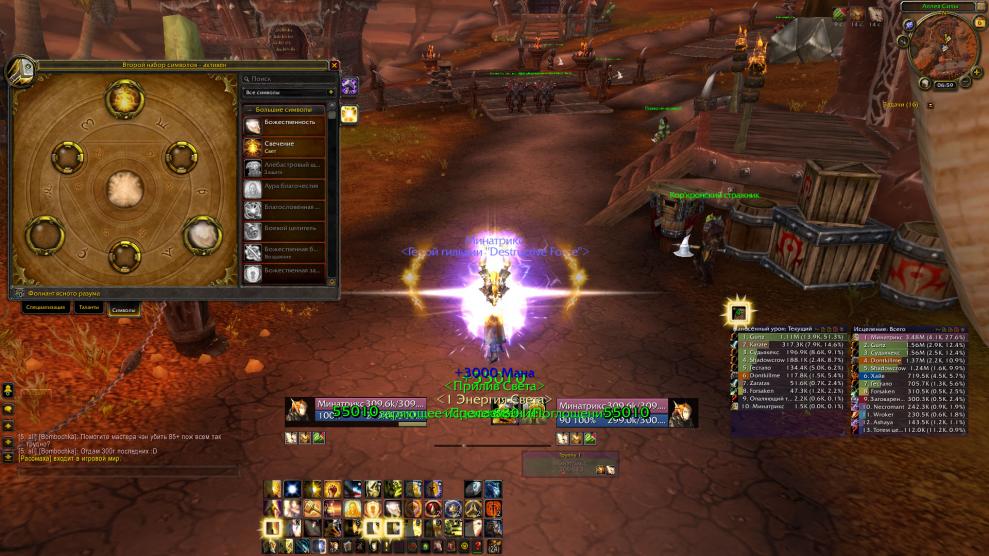This screenshot has height=556, width=989.
Task: Activate the blue starburst spell on action bar
Action: click(x=292, y=489)
